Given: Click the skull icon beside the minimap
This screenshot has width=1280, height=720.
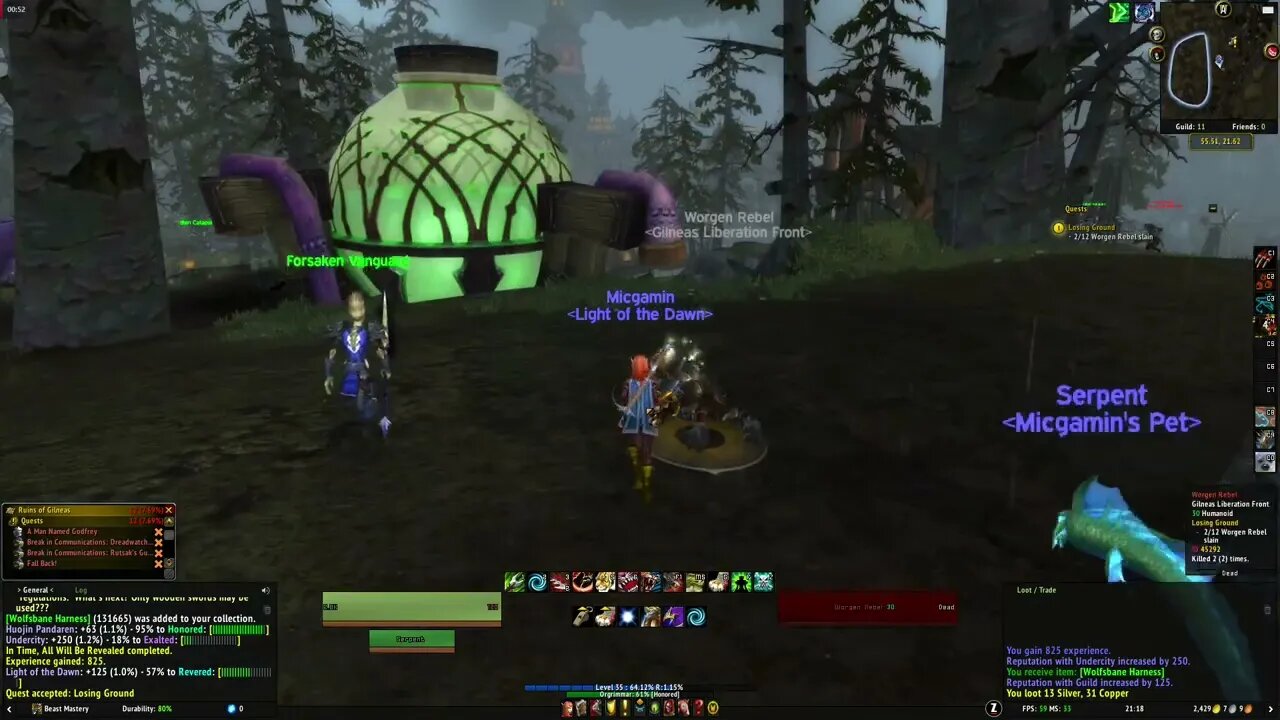Looking at the screenshot, I should tap(1157, 34).
